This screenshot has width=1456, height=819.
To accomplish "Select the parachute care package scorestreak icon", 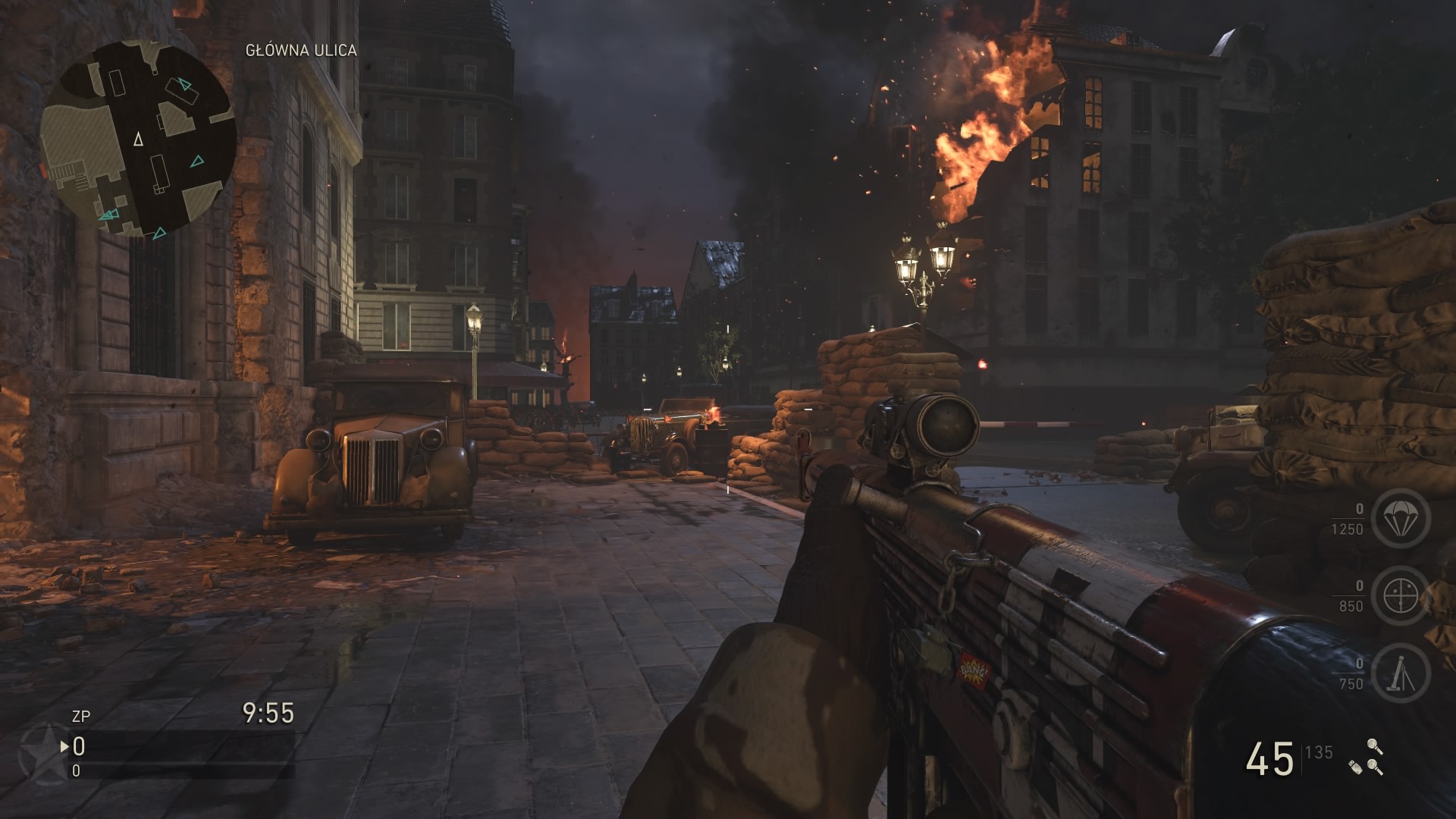I will tap(1400, 519).
